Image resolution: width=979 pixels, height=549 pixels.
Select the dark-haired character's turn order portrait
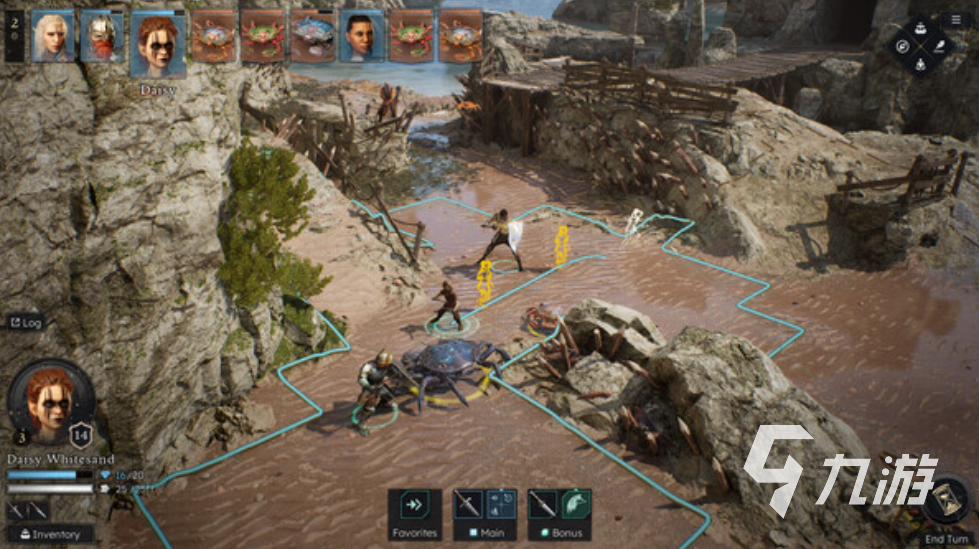point(362,37)
